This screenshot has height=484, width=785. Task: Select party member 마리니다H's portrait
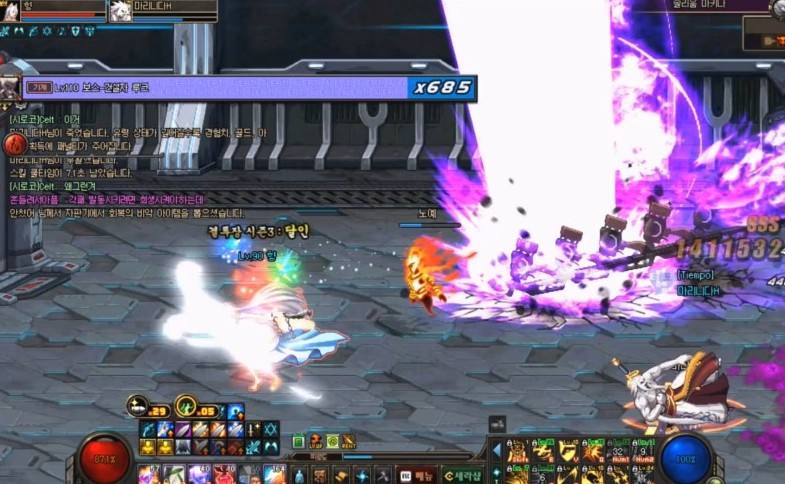[120, 11]
